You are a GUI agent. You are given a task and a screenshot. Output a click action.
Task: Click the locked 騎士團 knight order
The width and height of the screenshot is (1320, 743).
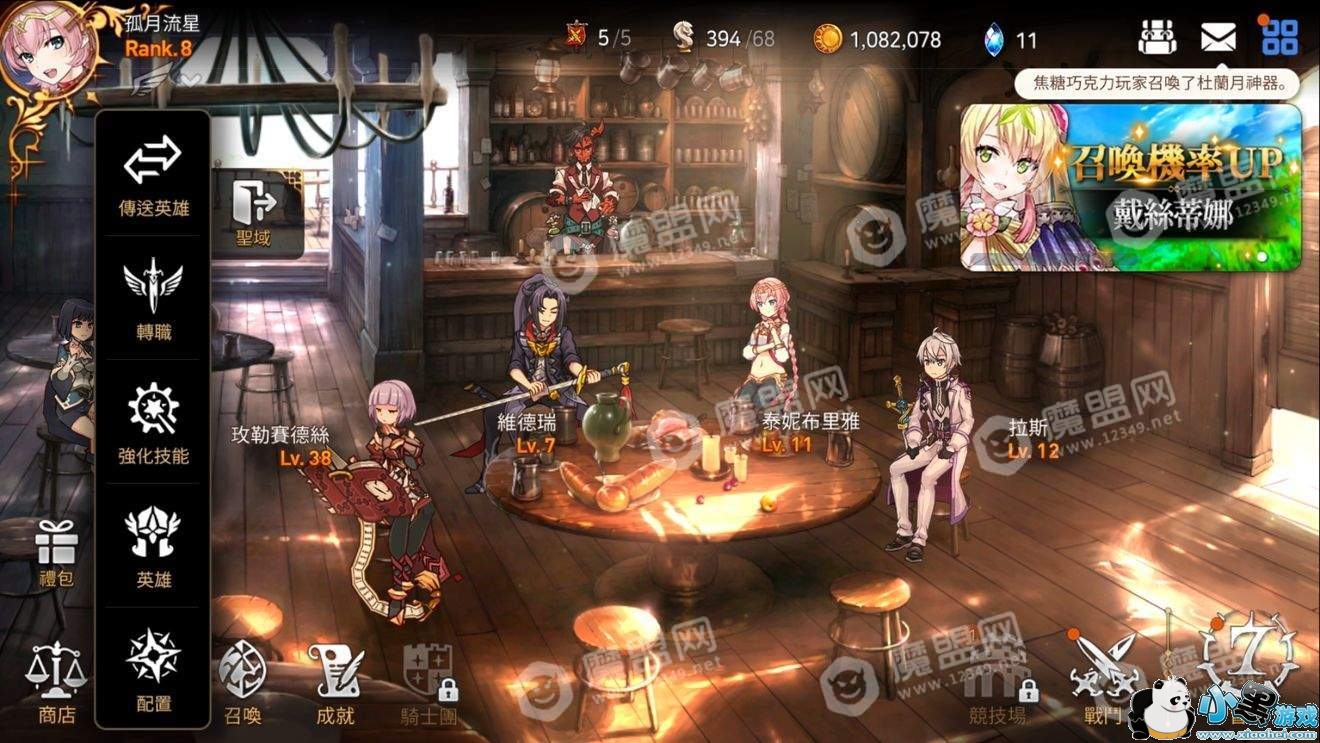(429, 682)
